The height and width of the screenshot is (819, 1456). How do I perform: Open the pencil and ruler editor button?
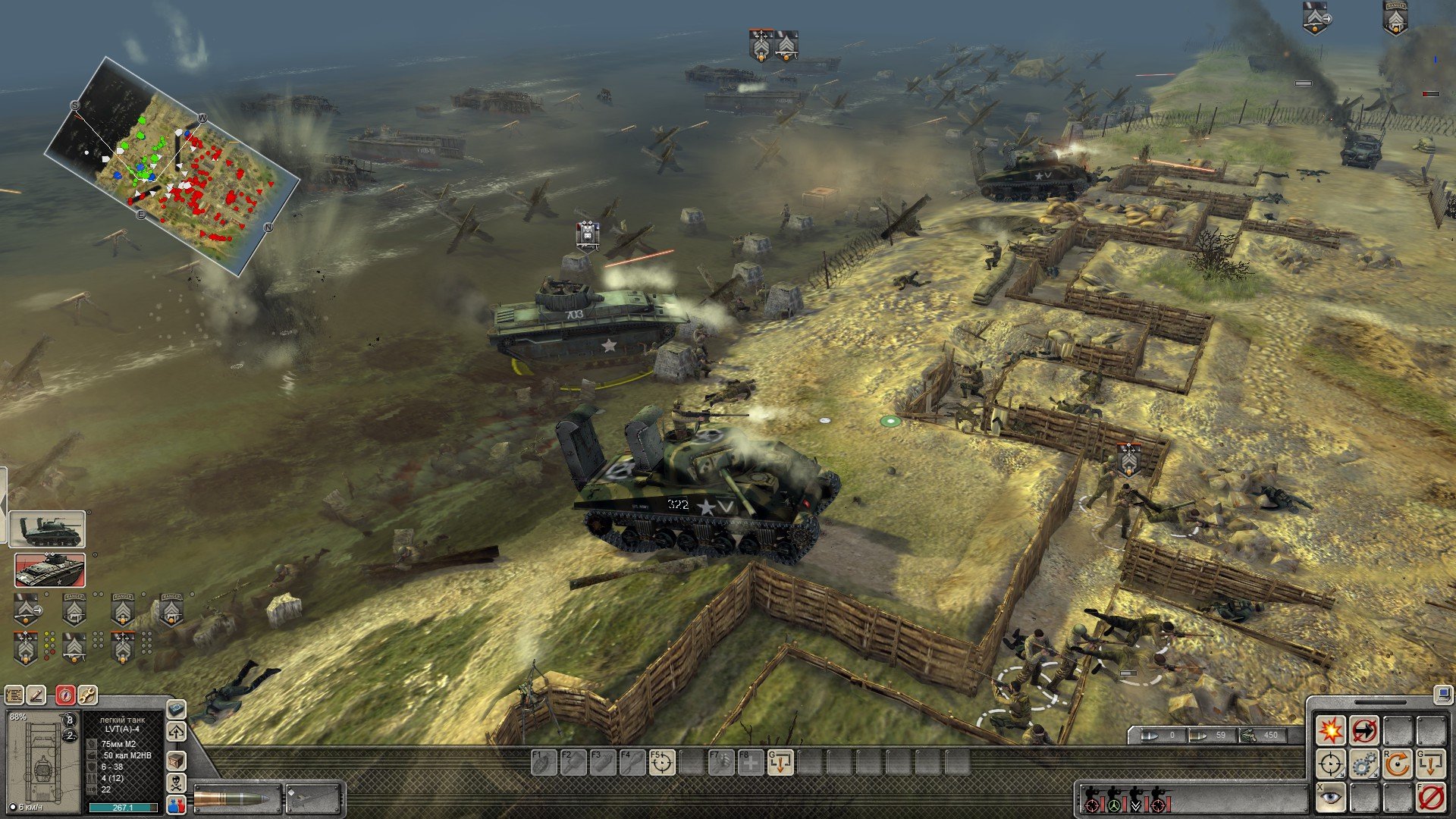(36, 695)
